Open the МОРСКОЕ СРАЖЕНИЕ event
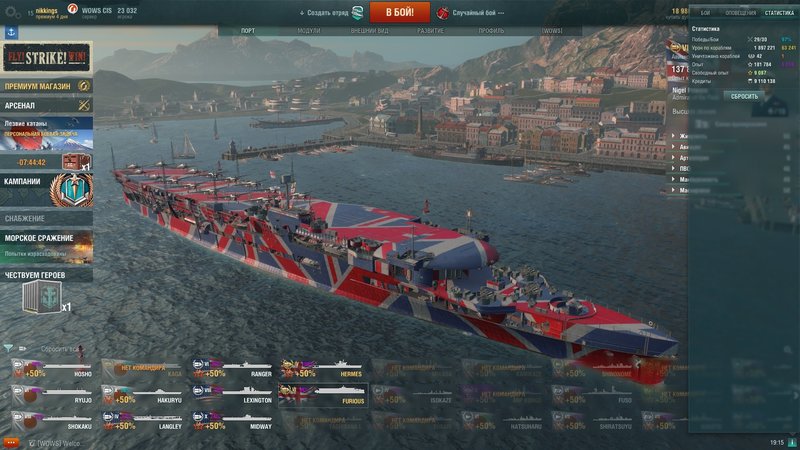The image size is (800, 450). point(46,243)
